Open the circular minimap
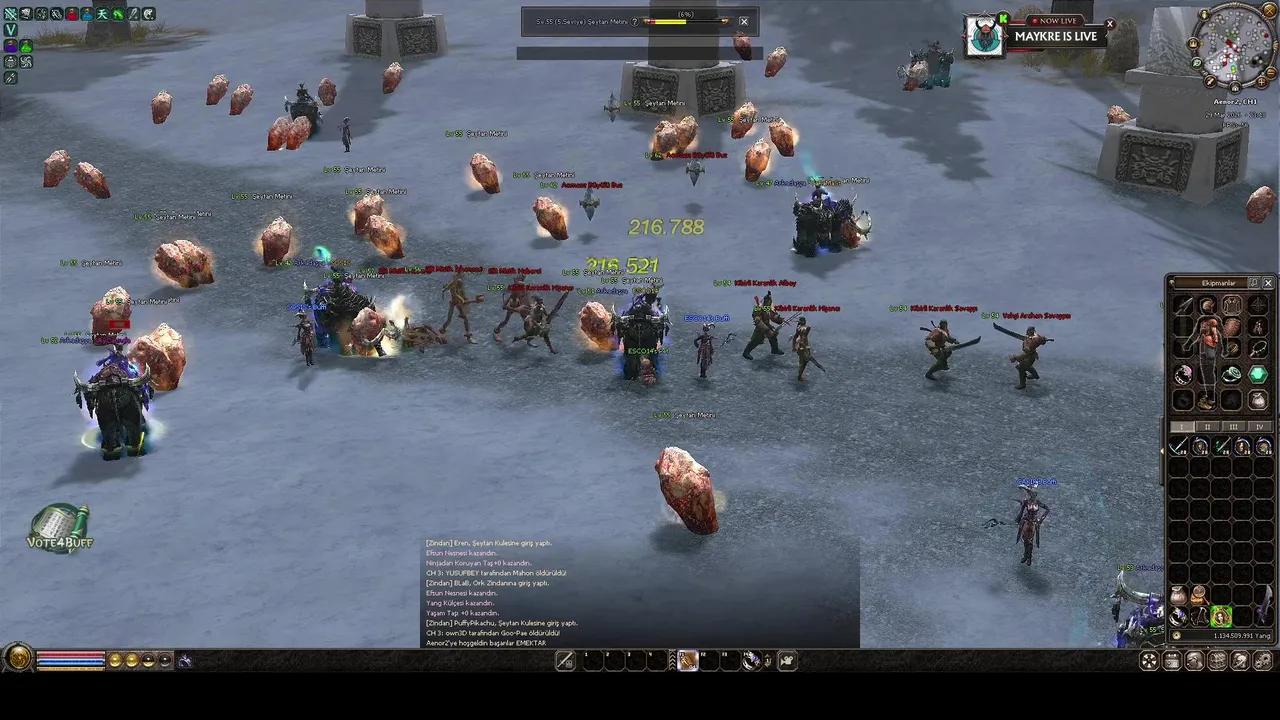Viewport: 1280px width, 720px height. click(x=1234, y=47)
